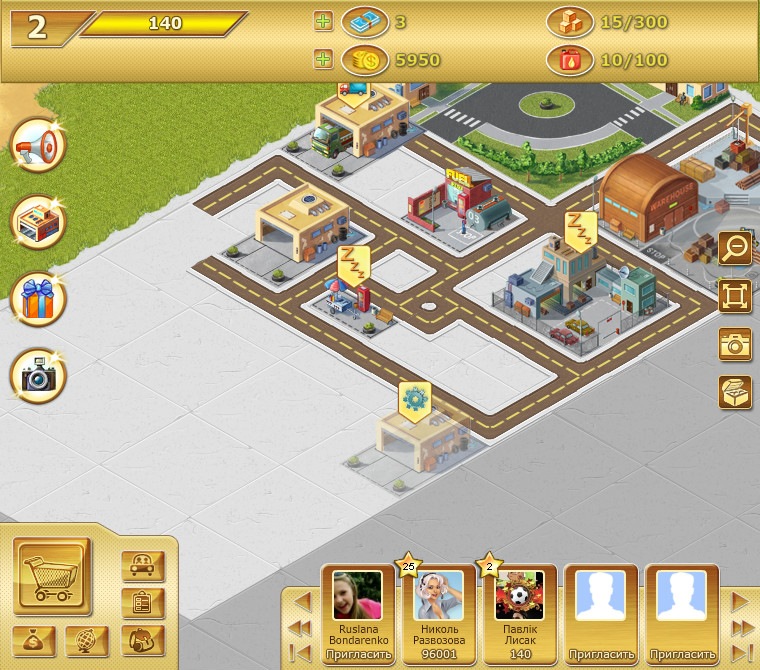Open the backpack inventory button

click(143, 641)
